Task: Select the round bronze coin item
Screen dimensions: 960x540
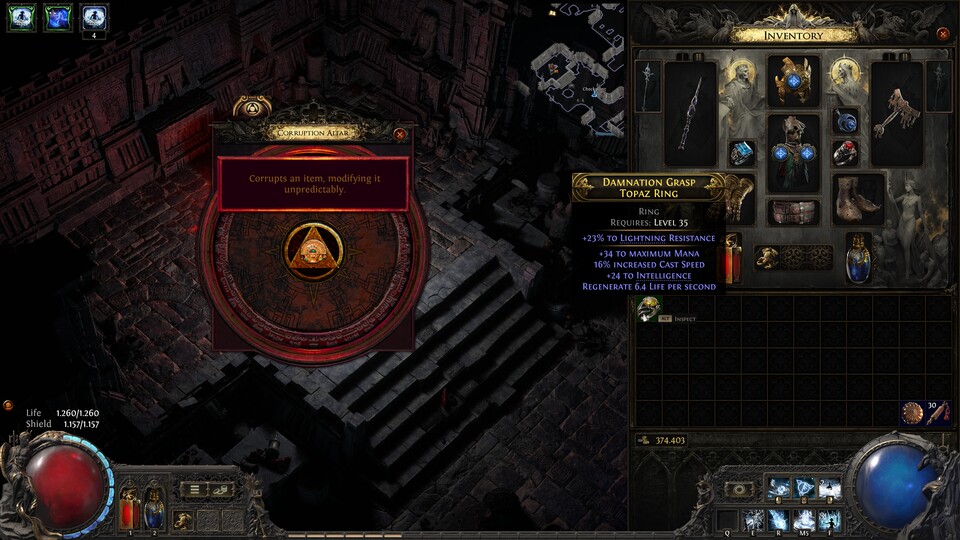Action: 911,412
